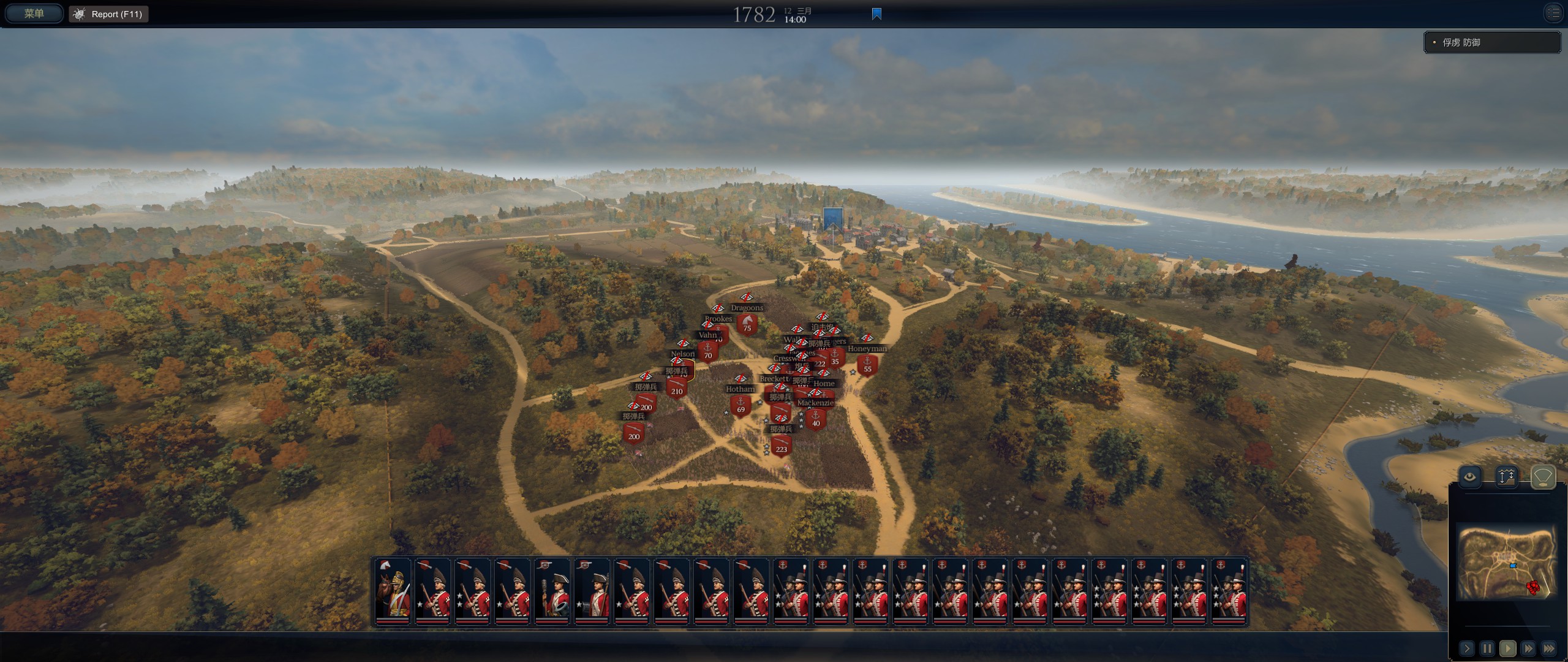The height and width of the screenshot is (662, 1568).
Task: Select the 俘虏 防御 objective entry
Action: pos(1491,42)
